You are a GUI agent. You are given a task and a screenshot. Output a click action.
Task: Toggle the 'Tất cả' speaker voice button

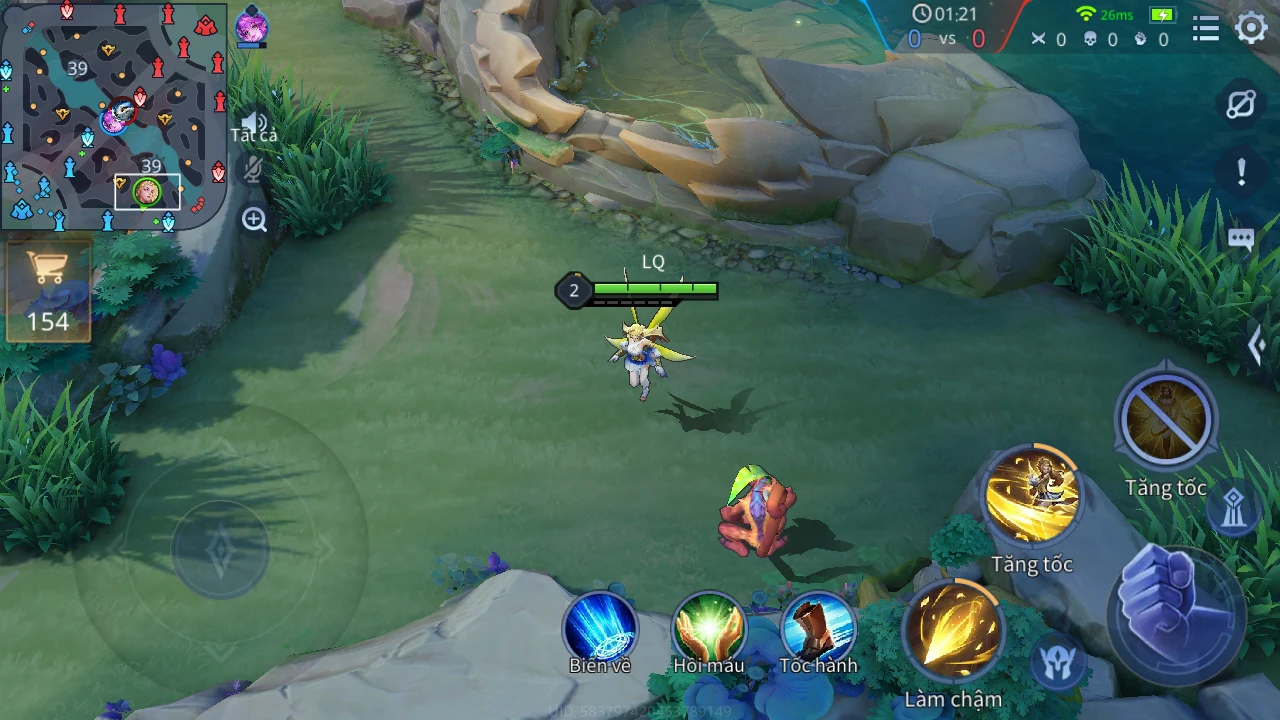point(253,124)
